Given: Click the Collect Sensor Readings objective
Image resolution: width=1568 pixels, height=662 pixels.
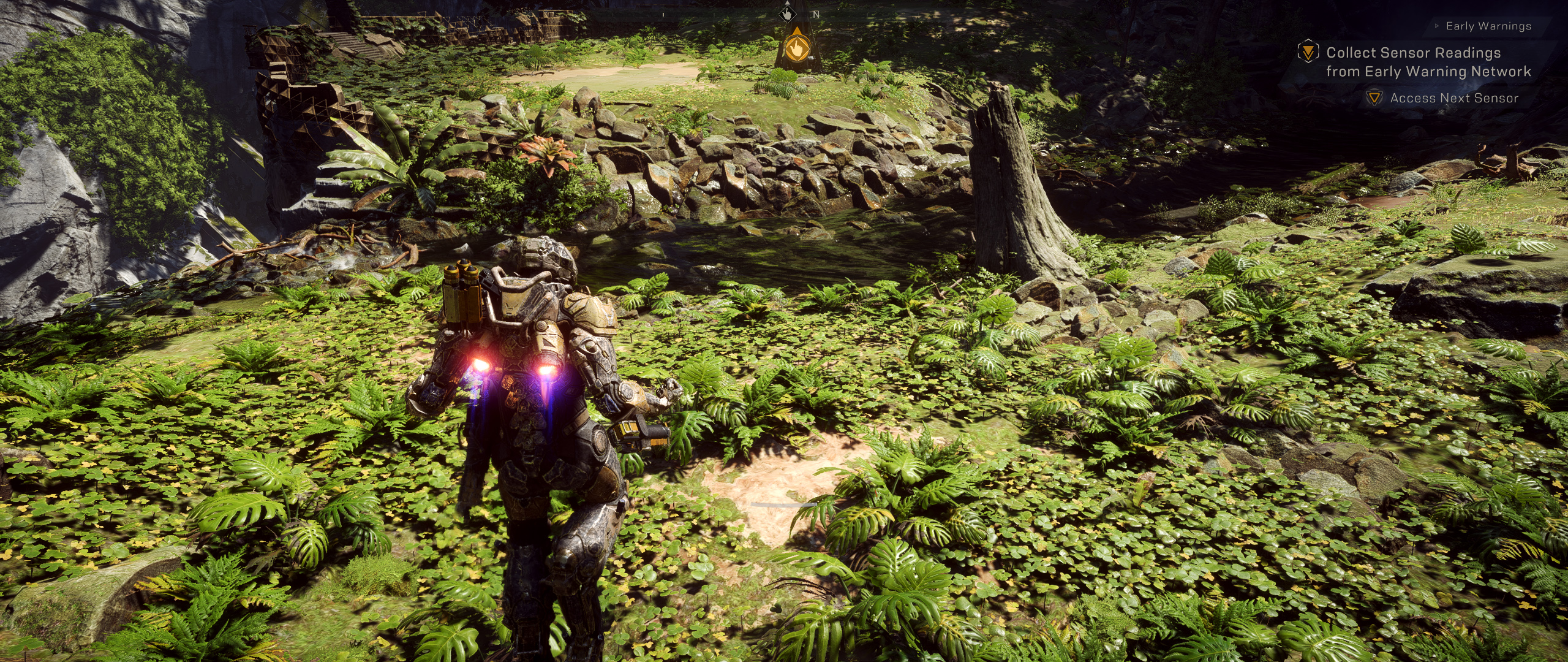Looking at the screenshot, I should (1428, 62).
